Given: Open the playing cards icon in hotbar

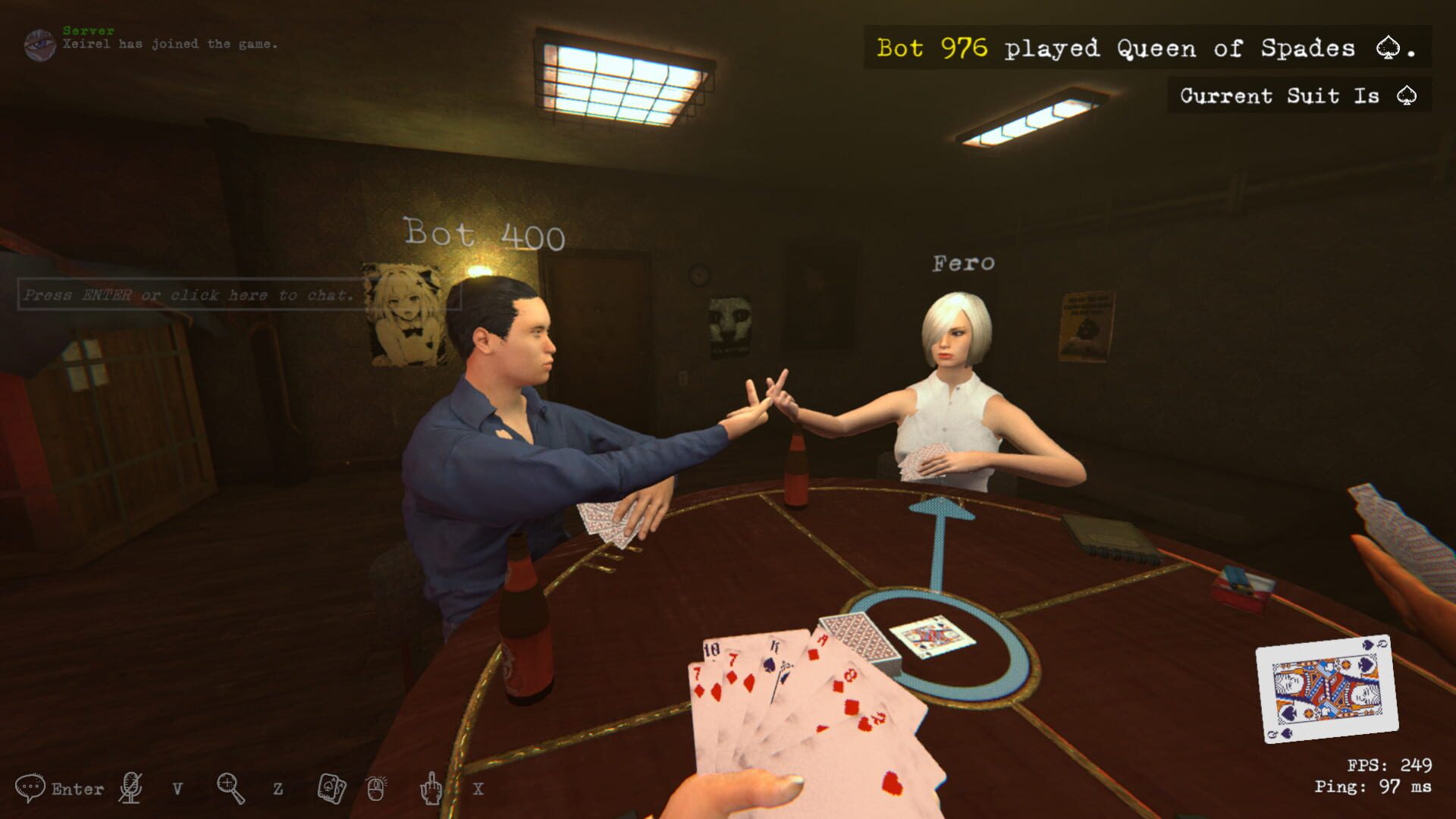Looking at the screenshot, I should click(329, 789).
